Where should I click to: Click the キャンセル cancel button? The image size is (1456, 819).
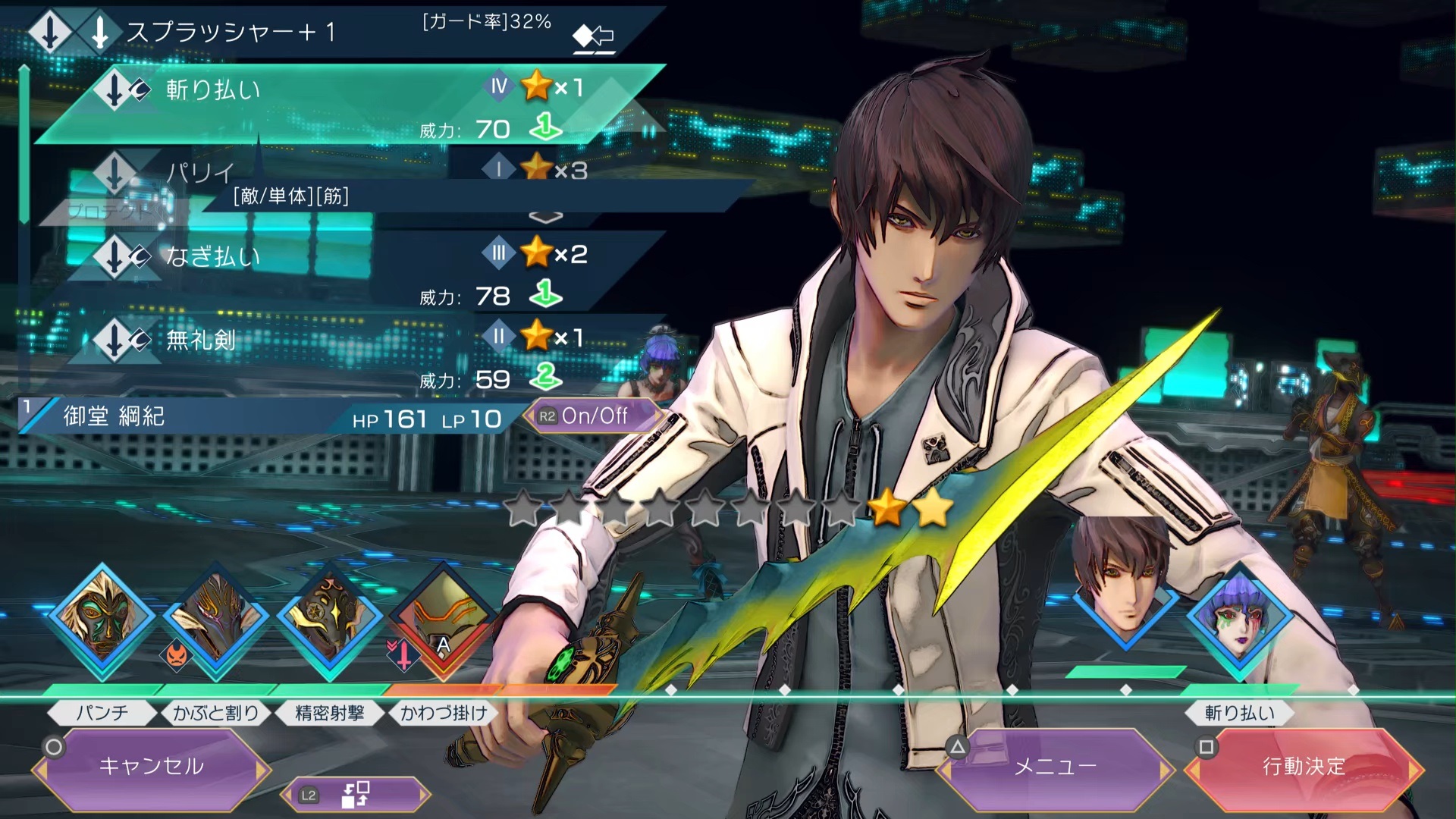point(151,767)
